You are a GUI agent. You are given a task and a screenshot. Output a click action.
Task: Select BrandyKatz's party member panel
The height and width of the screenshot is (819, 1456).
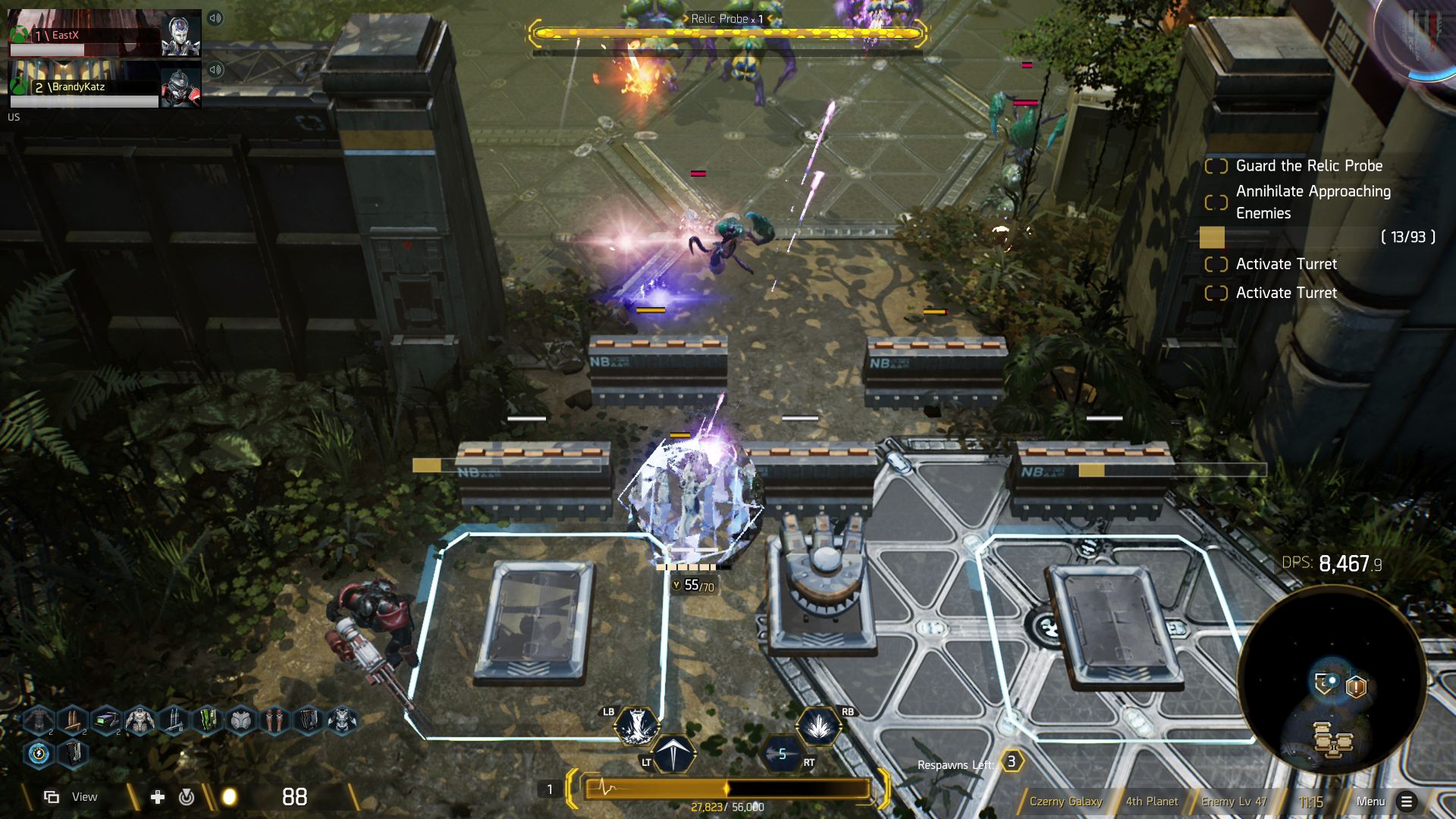pyautogui.click(x=105, y=86)
